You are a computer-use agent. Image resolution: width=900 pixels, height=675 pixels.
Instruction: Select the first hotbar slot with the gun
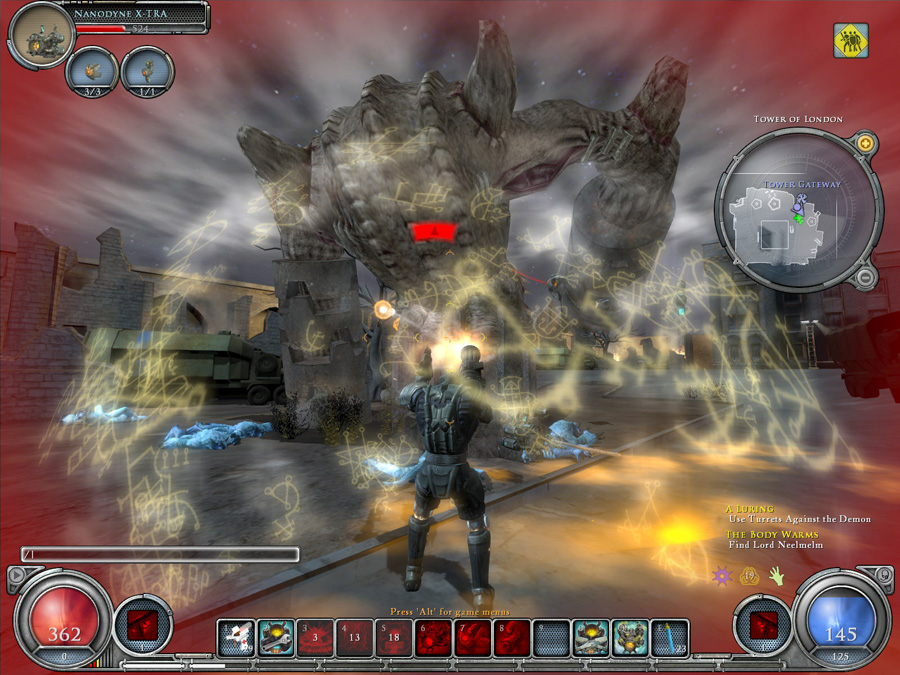[236, 638]
